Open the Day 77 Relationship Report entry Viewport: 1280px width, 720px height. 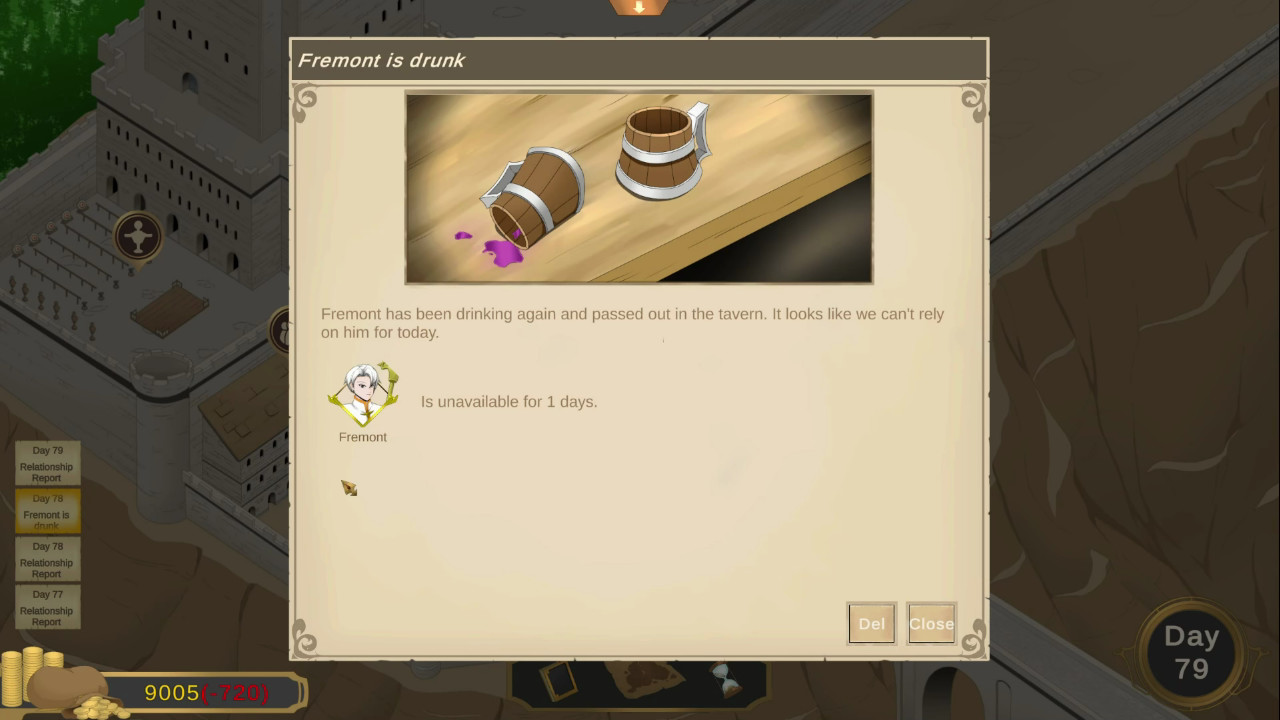point(46,607)
